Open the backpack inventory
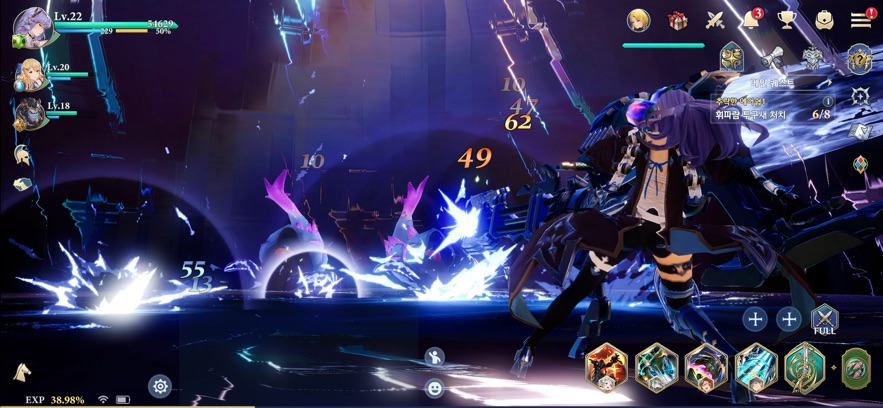This screenshot has height=408, width=883. pyautogui.click(x=824, y=20)
